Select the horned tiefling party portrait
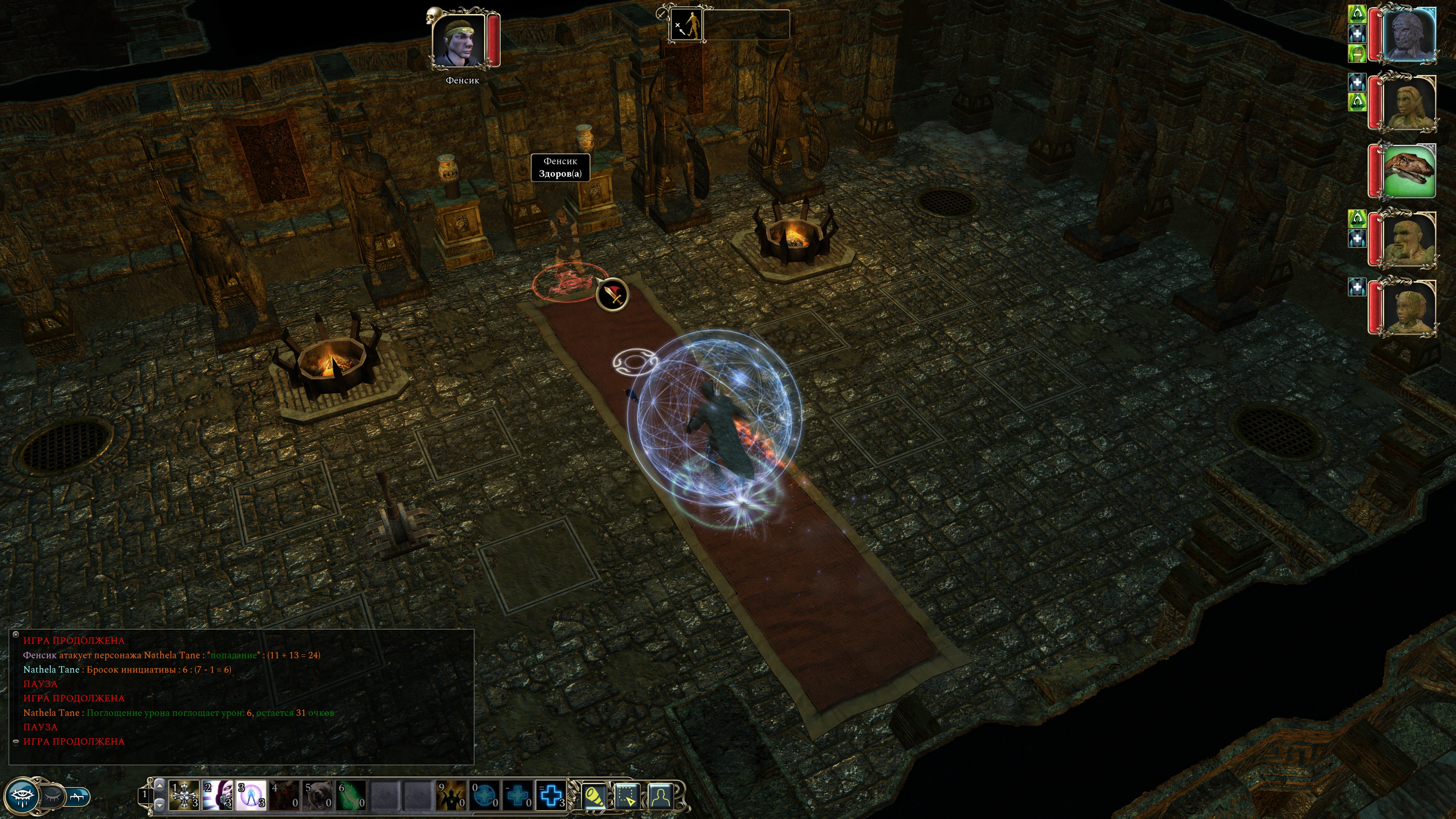This screenshot has width=1456, height=819. click(1409, 307)
